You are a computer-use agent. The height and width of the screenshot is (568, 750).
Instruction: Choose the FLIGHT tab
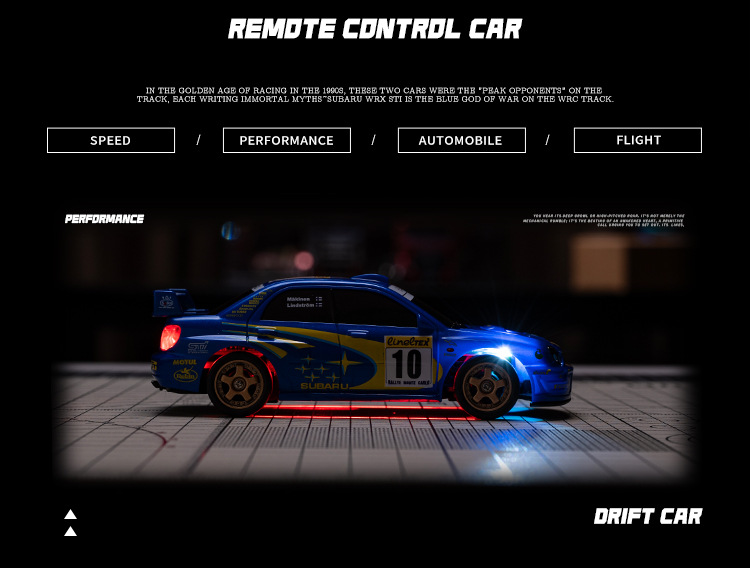pos(638,140)
